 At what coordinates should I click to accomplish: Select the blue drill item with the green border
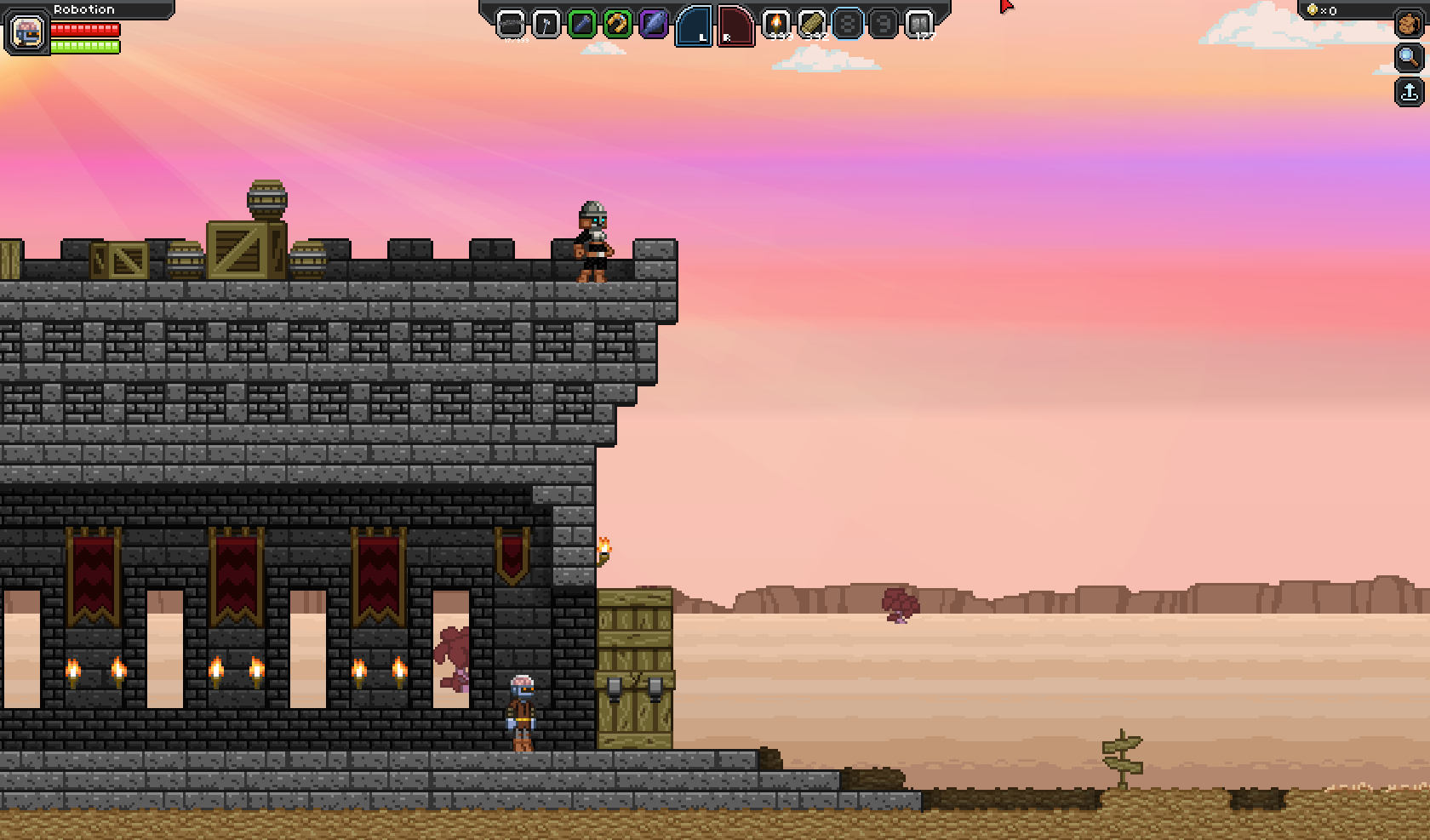tap(581, 26)
